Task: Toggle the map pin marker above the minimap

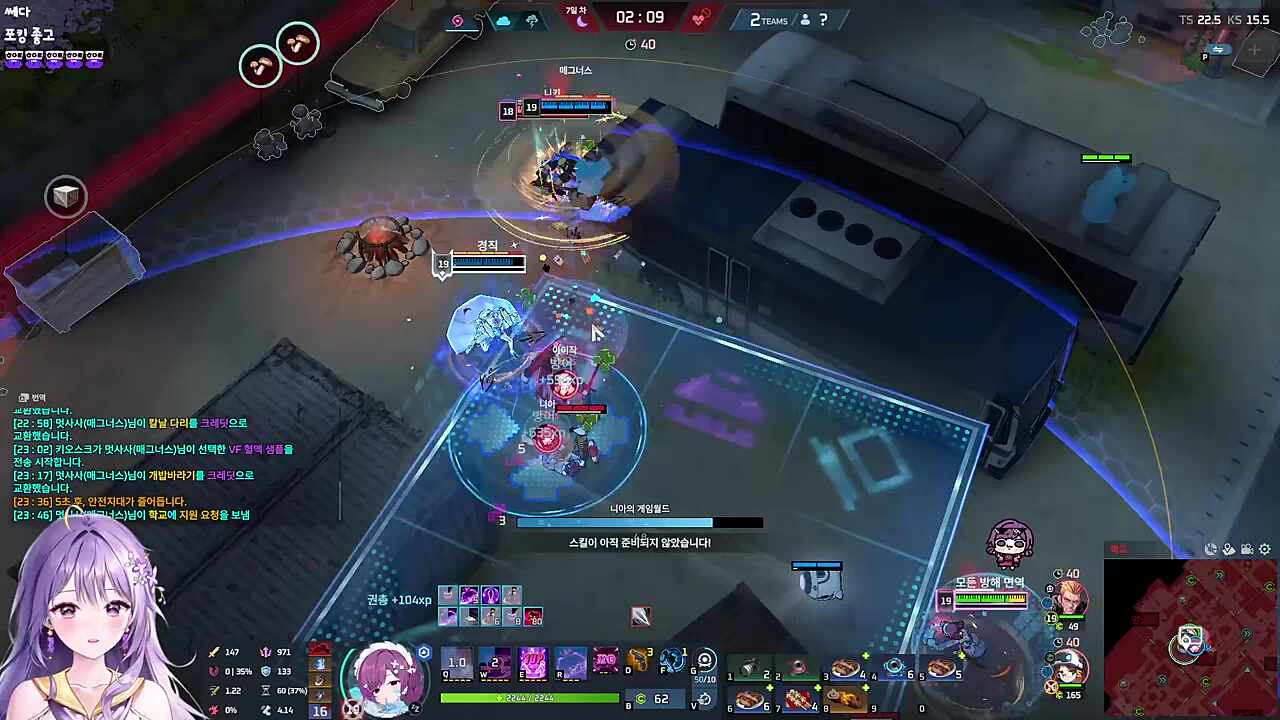Action: coord(1228,549)
